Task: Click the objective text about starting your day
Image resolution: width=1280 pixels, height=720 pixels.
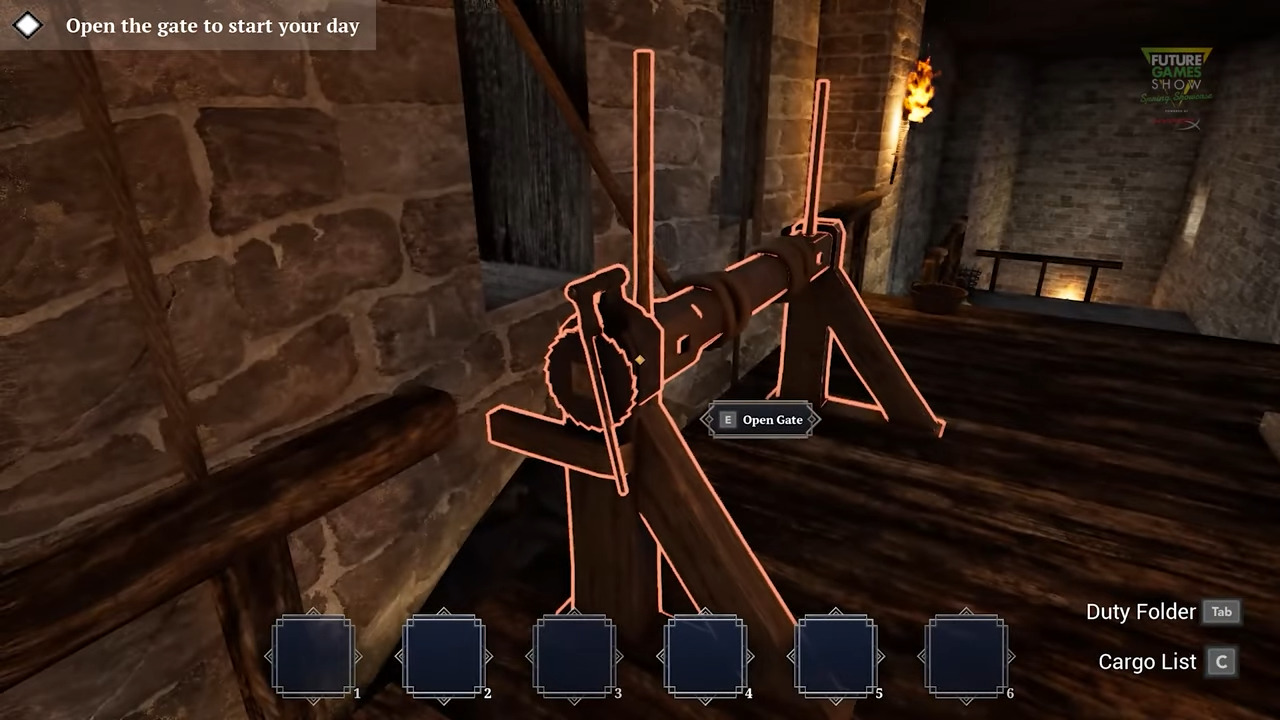Action: tap(213, 26)
